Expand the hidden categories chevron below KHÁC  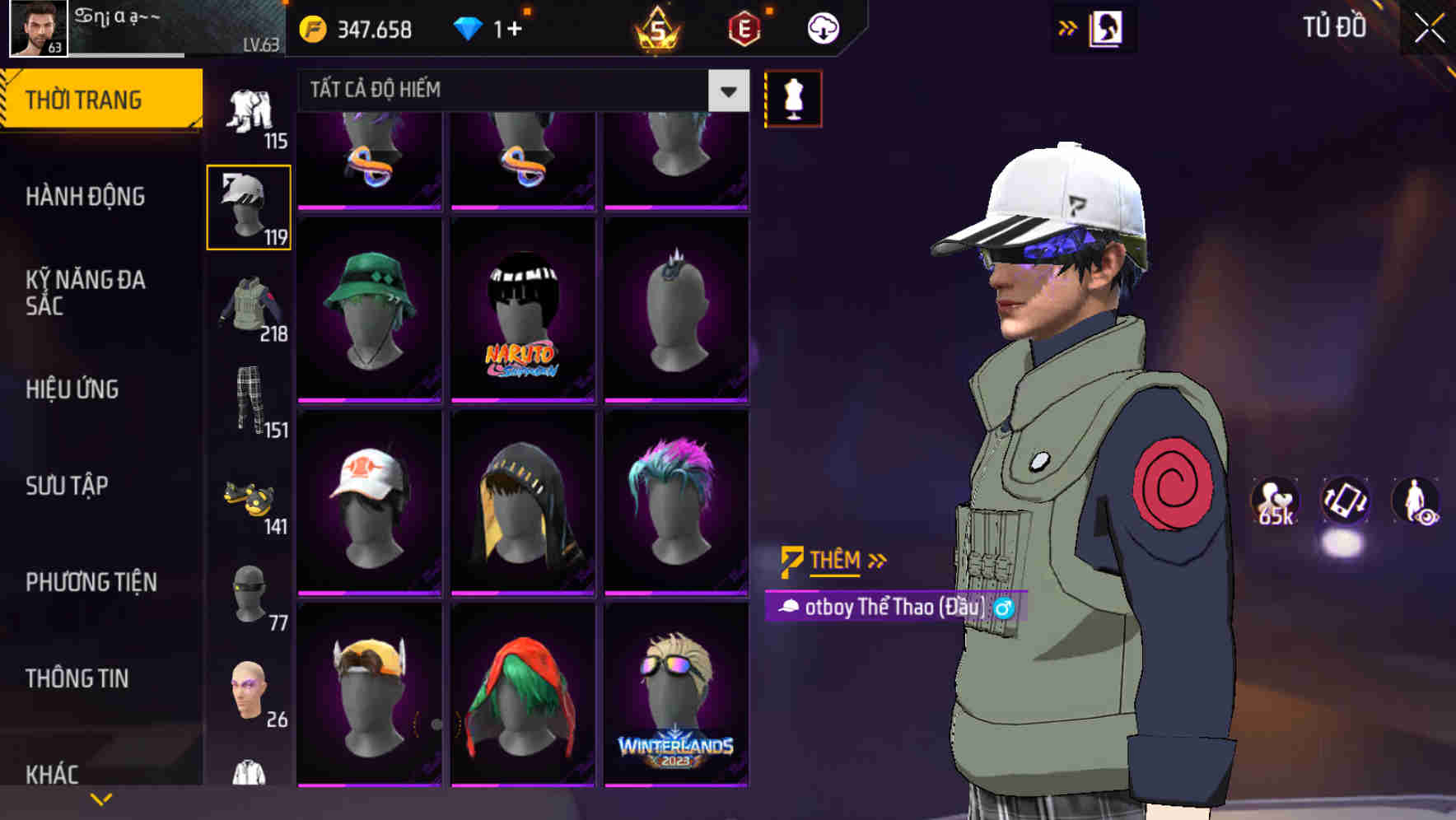100,799
